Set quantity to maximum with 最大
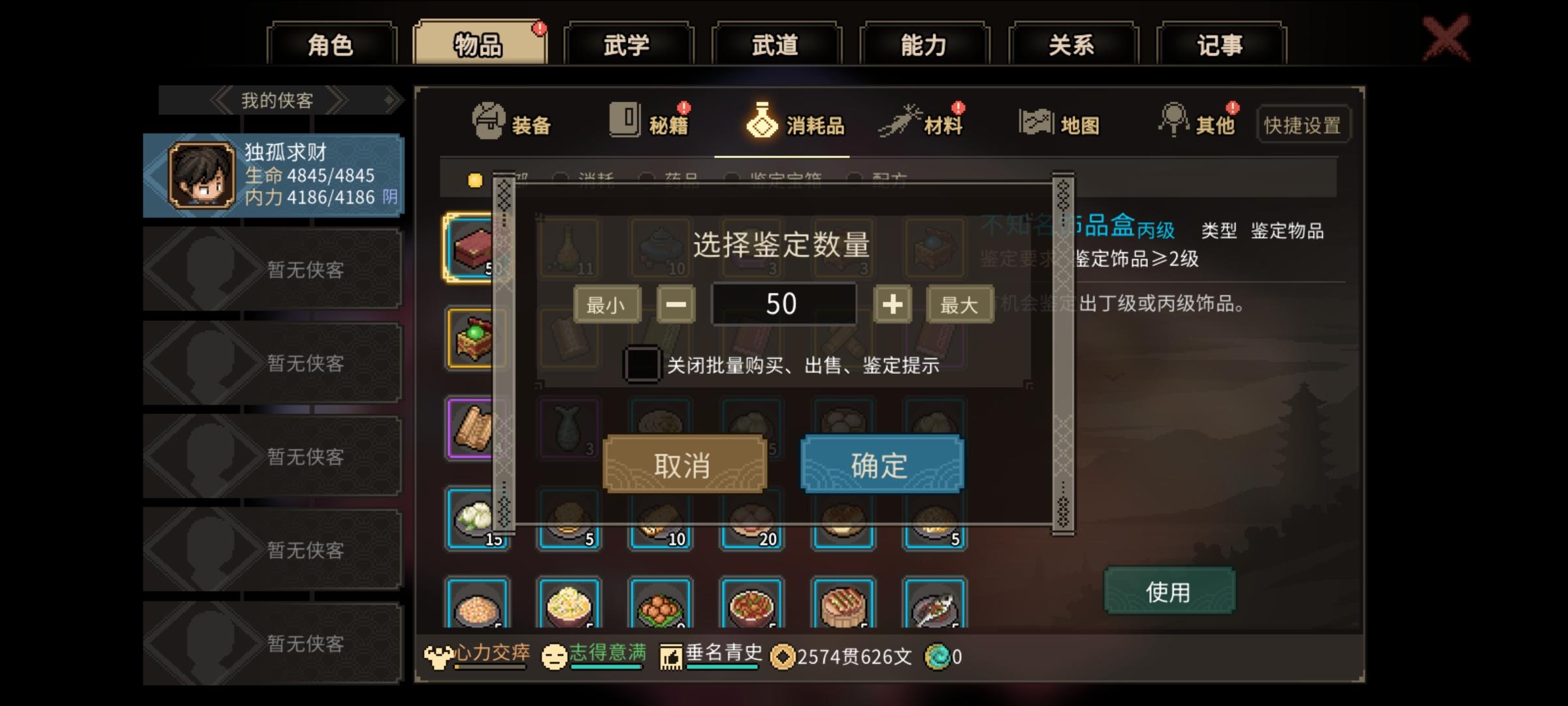Viewport: 1568px width, 706px height. coord(958,304)
